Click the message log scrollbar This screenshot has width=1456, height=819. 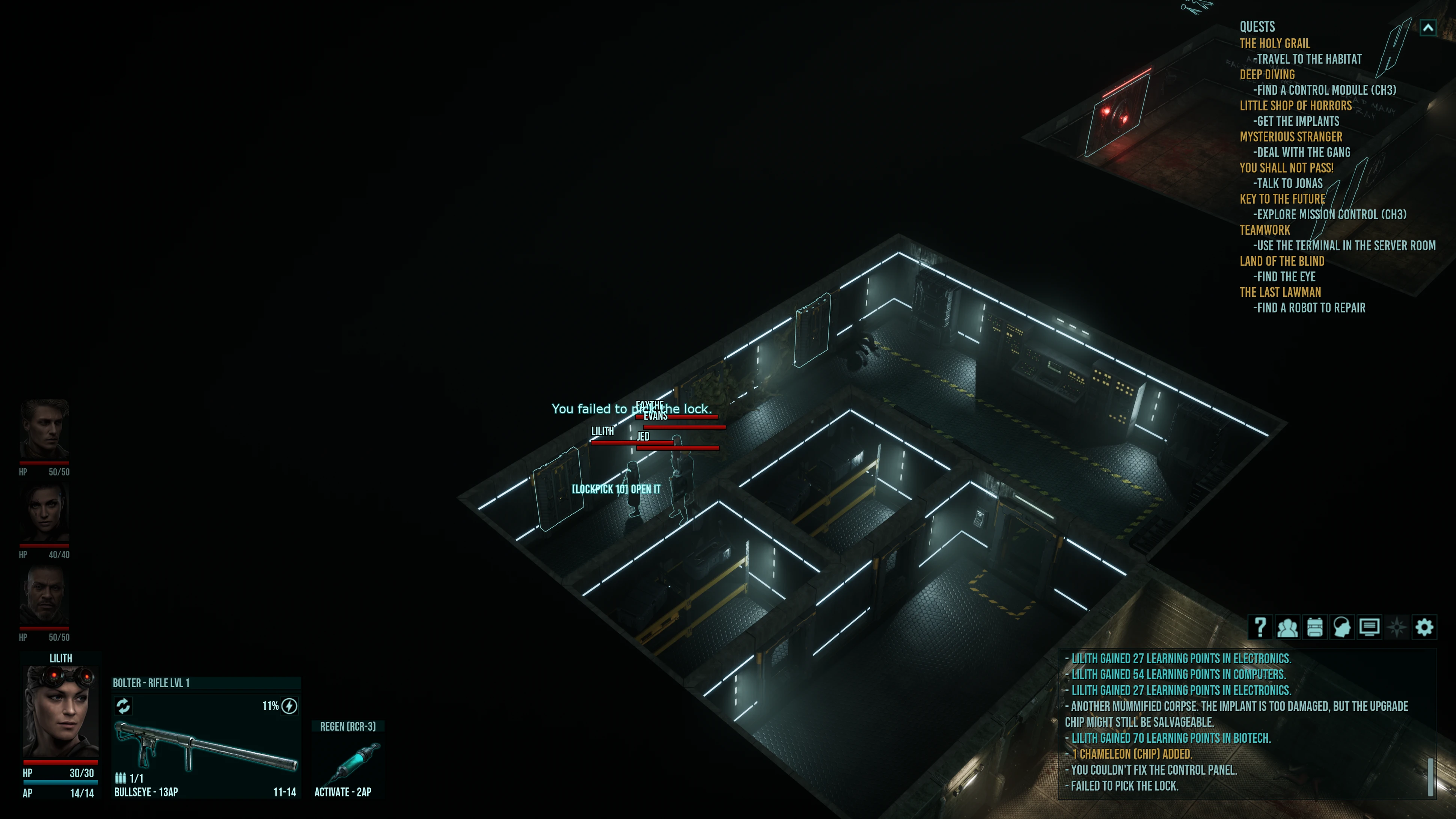(x=1430, y=777)
